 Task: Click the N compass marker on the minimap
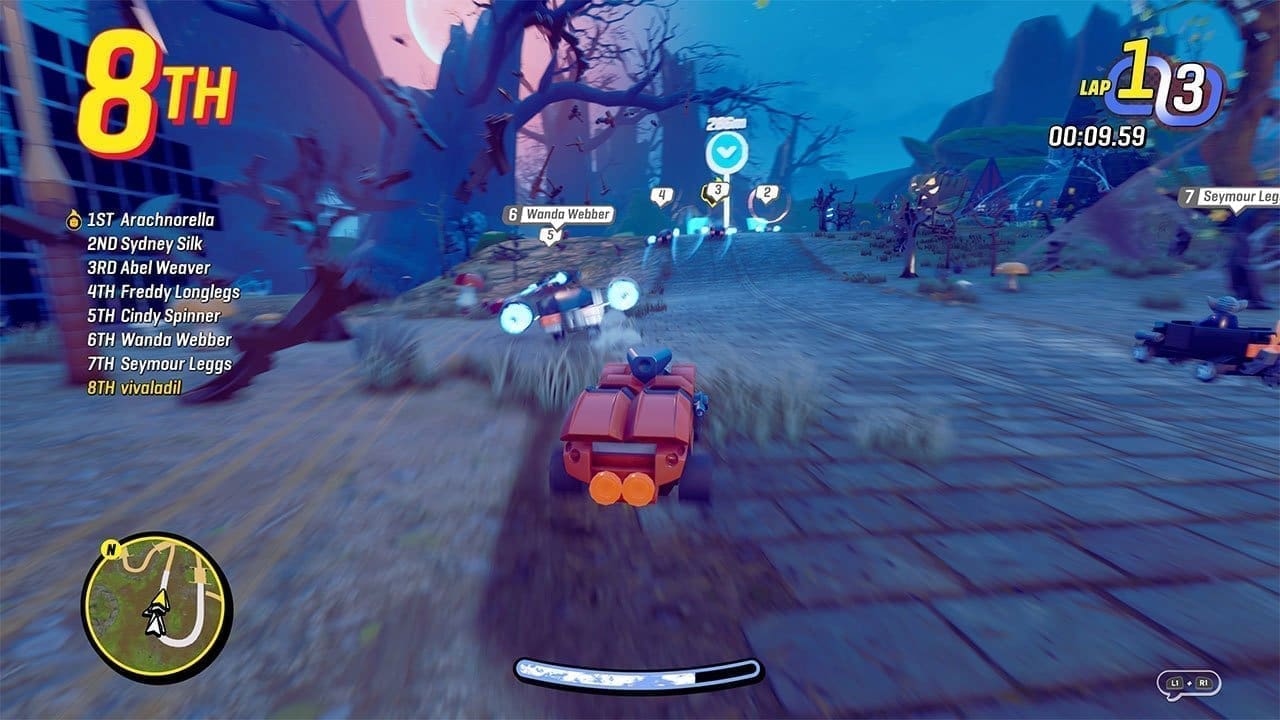click(111, 550)
